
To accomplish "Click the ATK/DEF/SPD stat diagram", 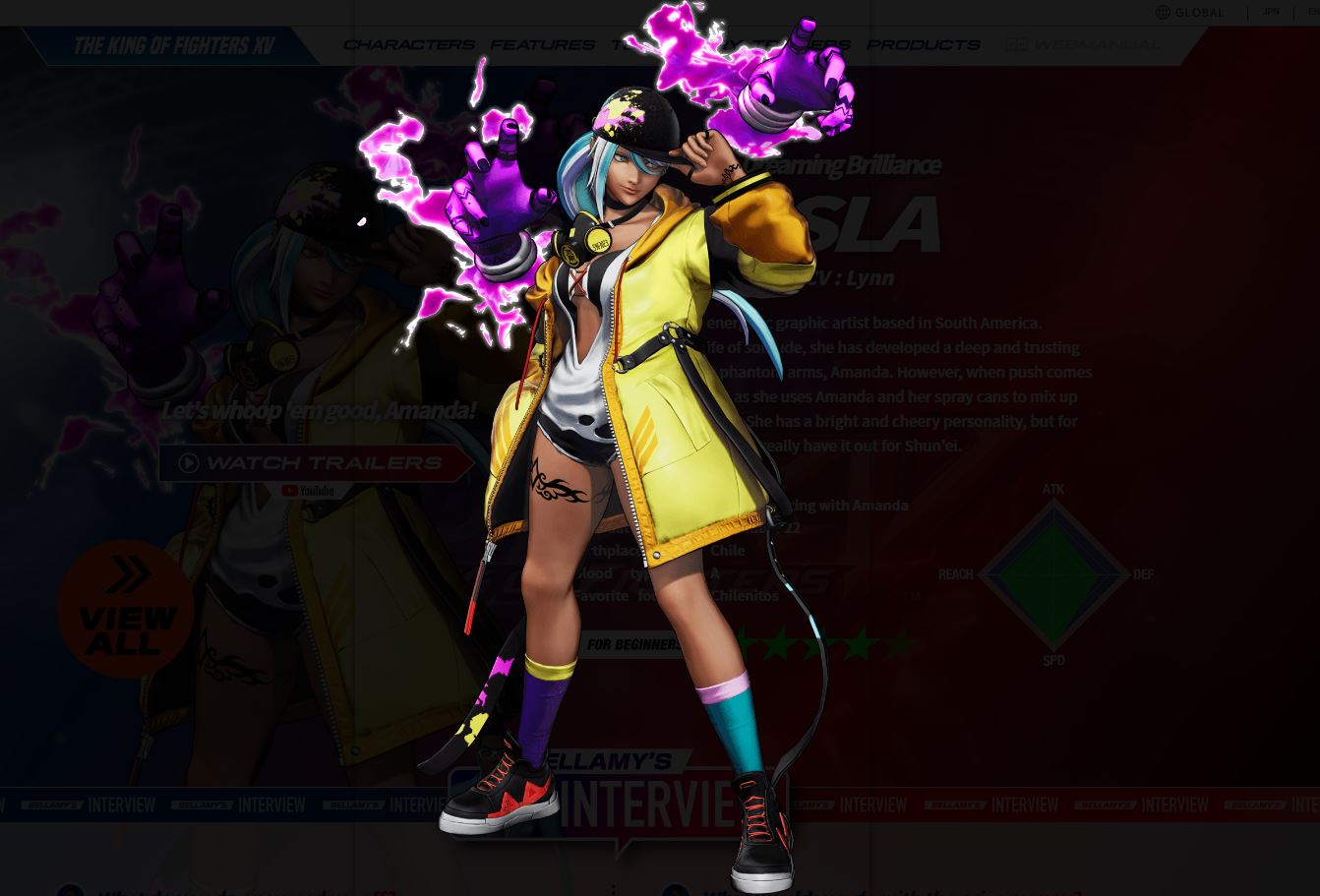I will coord(1054,574).
